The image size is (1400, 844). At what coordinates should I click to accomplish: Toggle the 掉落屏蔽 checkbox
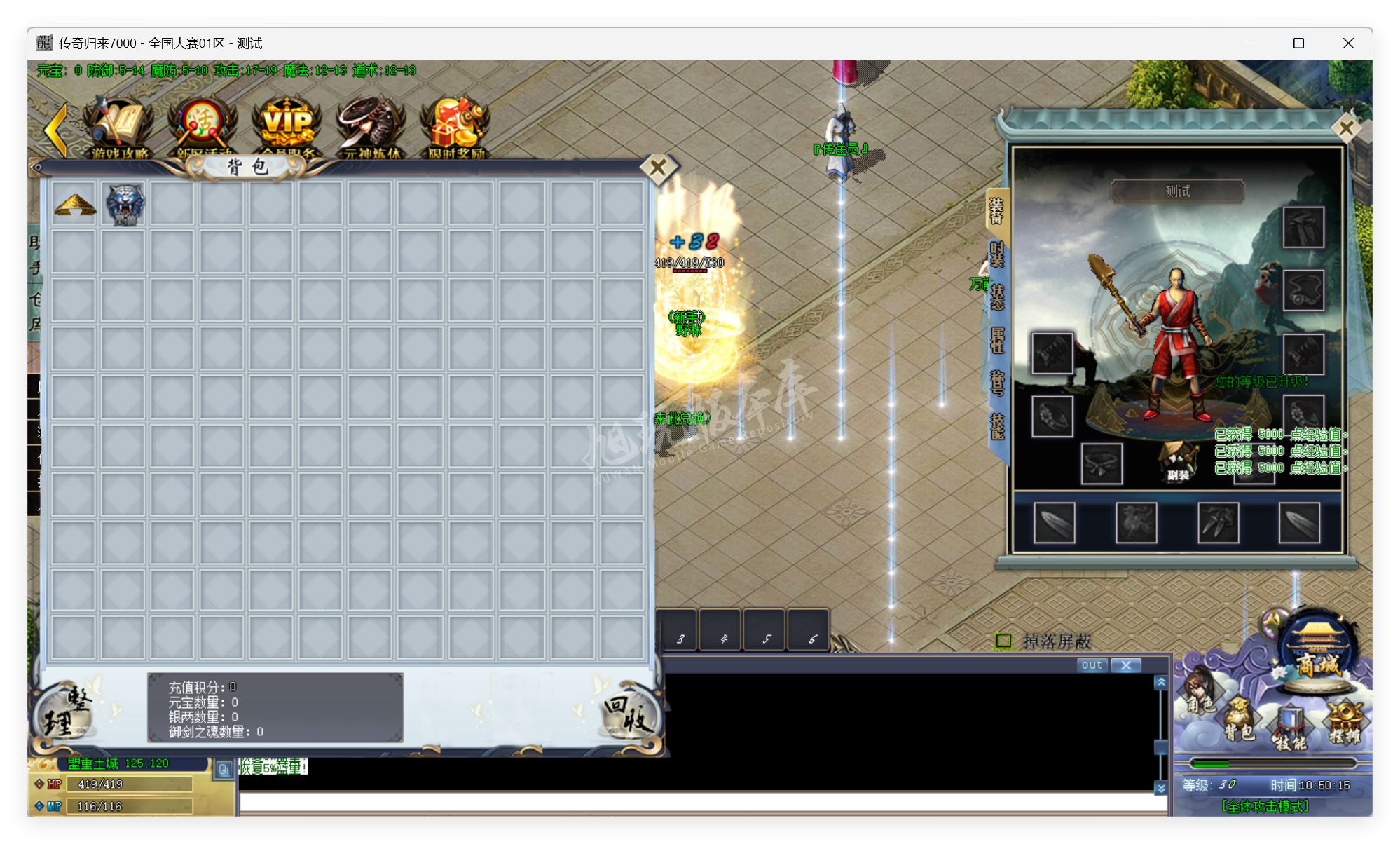tap(1004, 640)
